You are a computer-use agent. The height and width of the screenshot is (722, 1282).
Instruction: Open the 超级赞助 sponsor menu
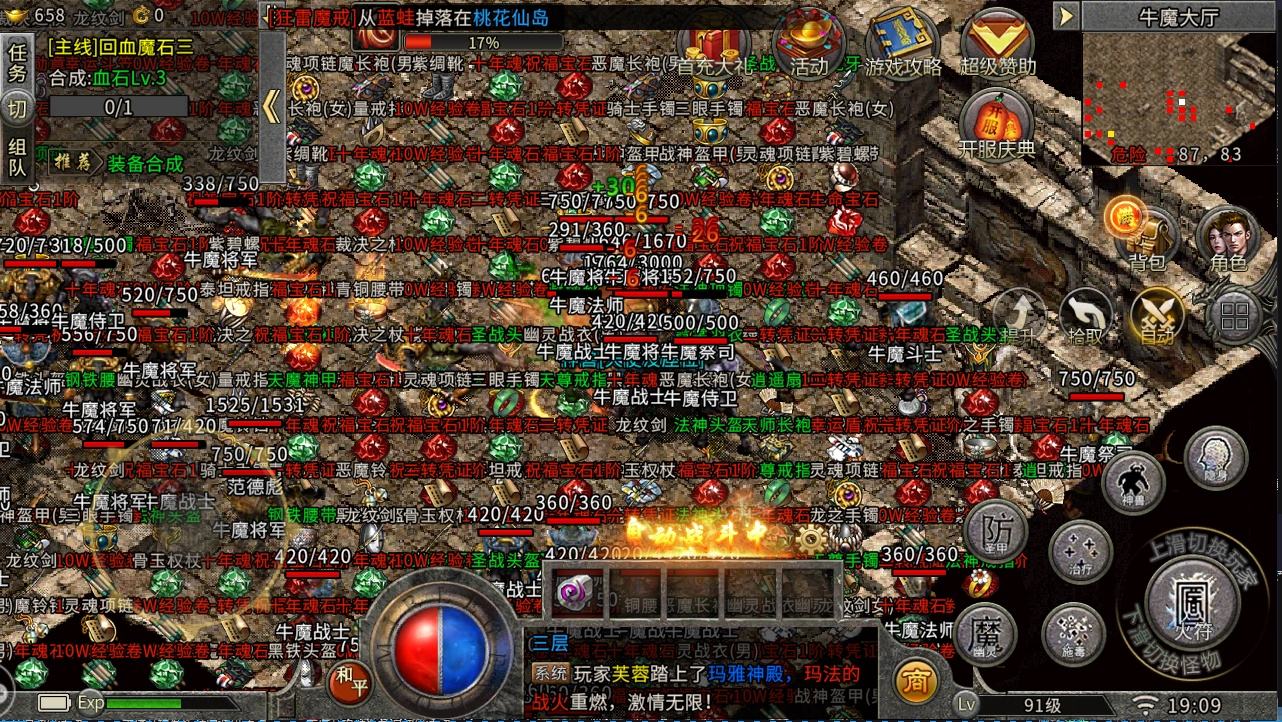pos(996,44)
